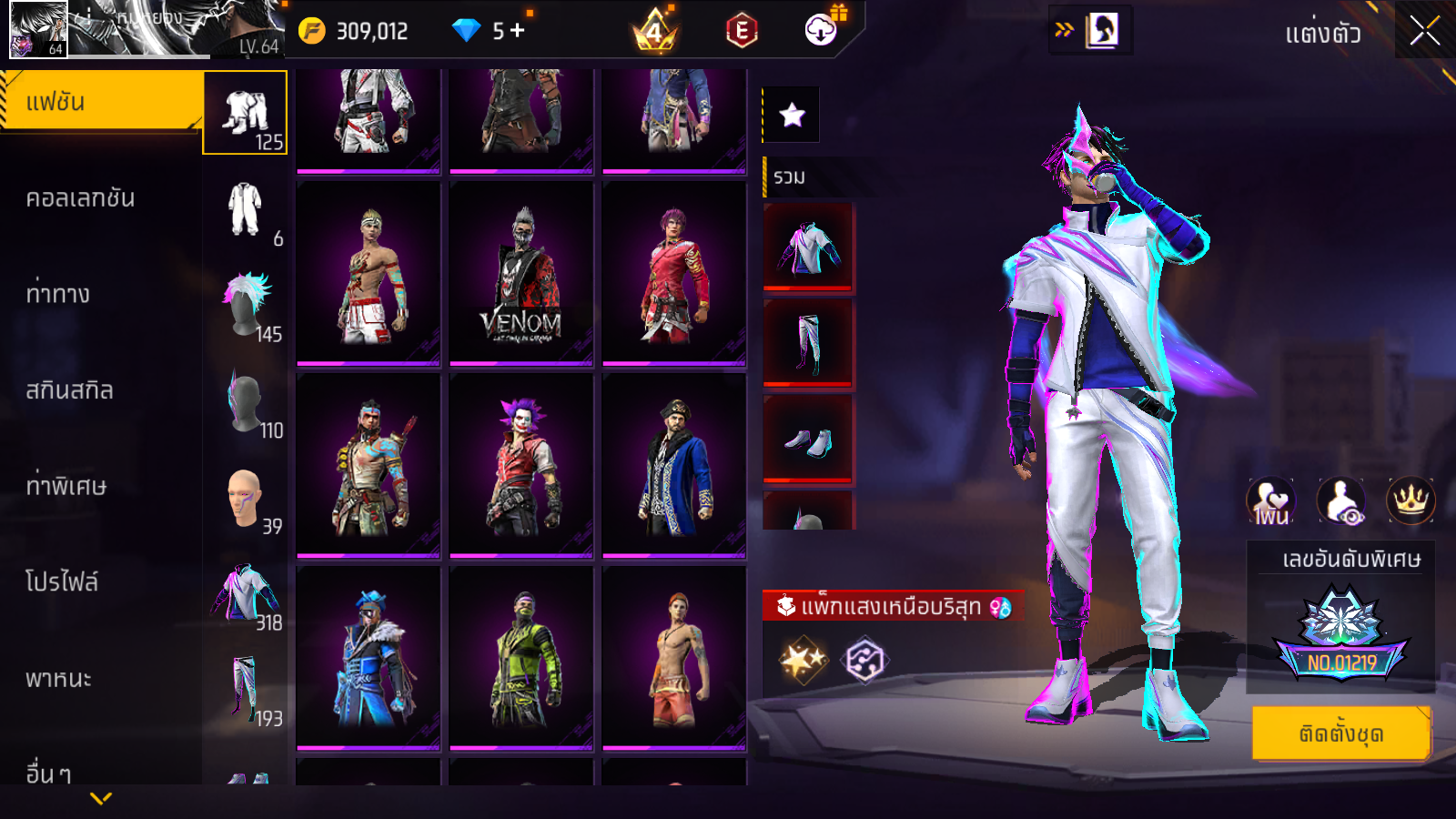Open the คอลเลกชัน (Collection) tab
Viewport: 1456px width, 819px height.
click(80, 198)
